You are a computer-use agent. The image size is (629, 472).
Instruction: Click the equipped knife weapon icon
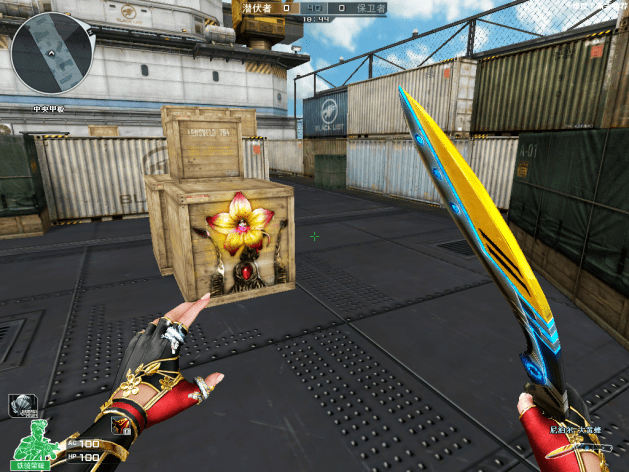[x=579, y=450]
